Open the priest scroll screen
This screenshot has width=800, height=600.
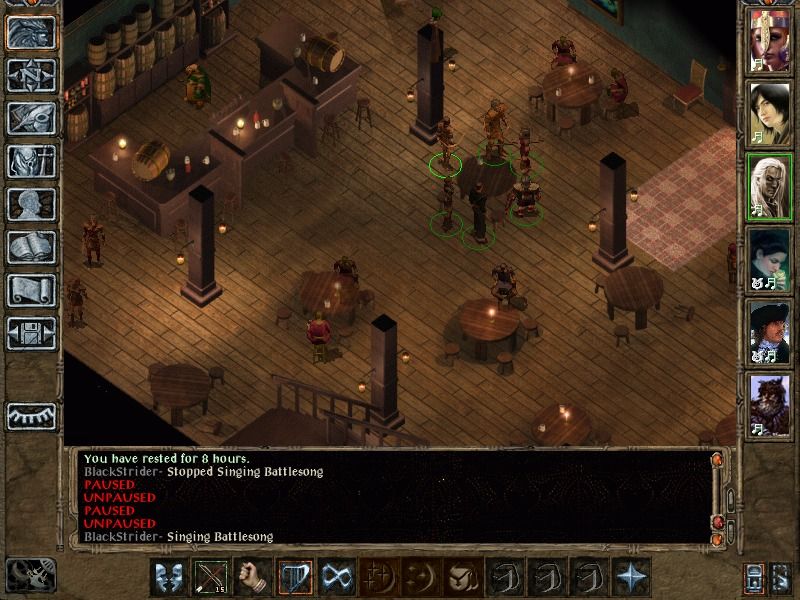pos(32,290)
